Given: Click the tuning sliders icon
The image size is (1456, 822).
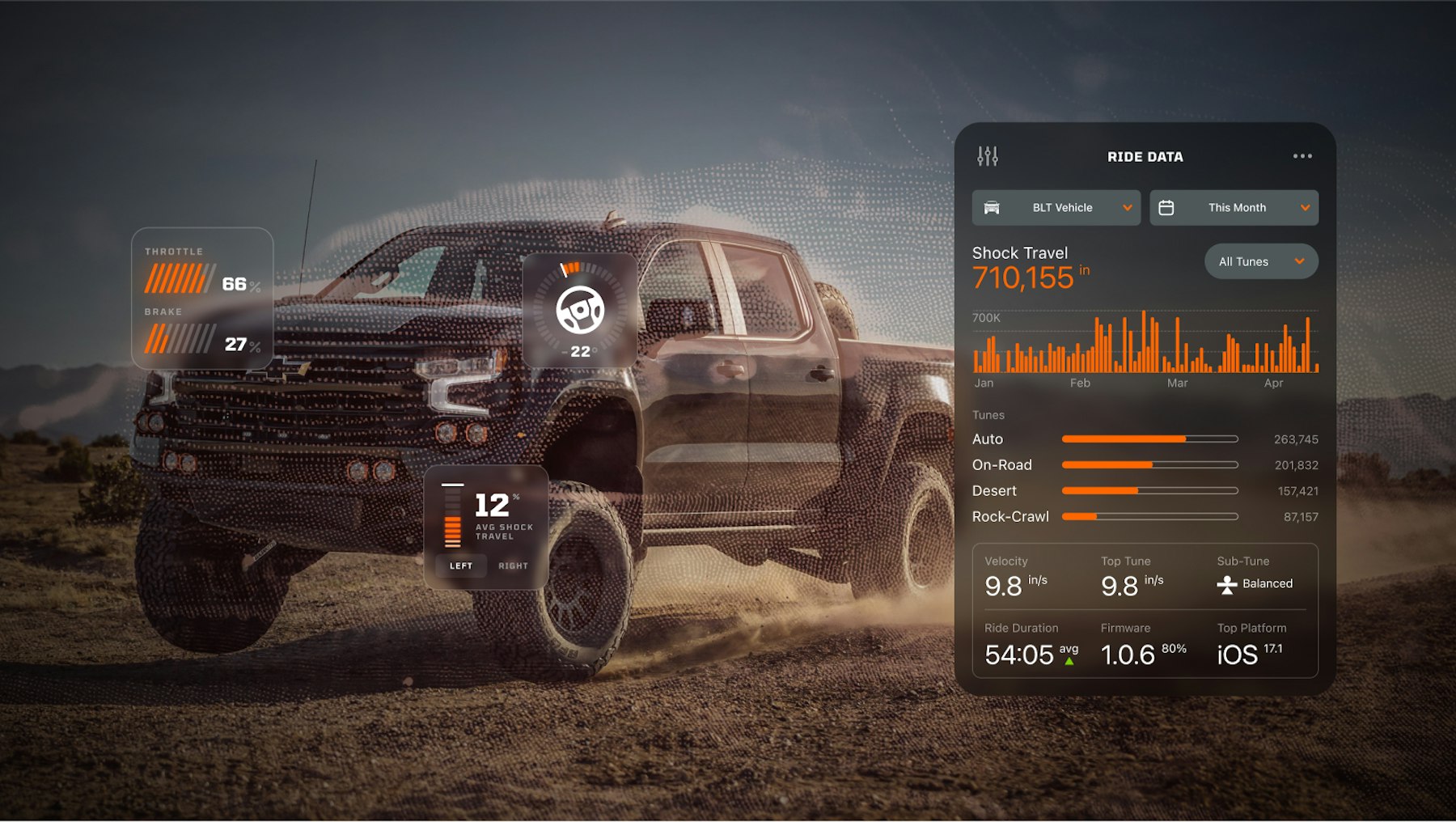Looking at the screenshot, I should pyautogui.click(x=988, y=156).
